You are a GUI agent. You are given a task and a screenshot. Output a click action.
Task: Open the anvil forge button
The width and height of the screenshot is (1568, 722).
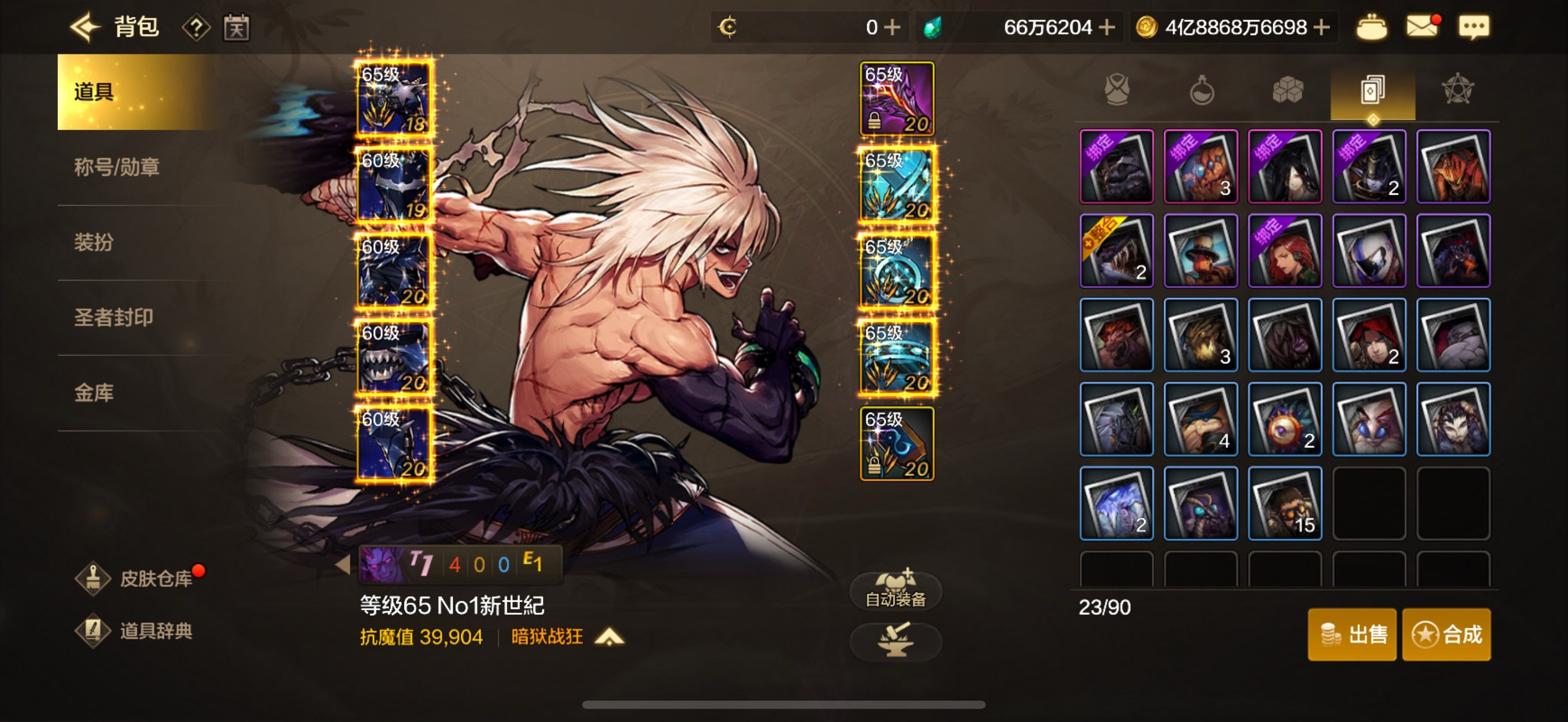[896, 642]
